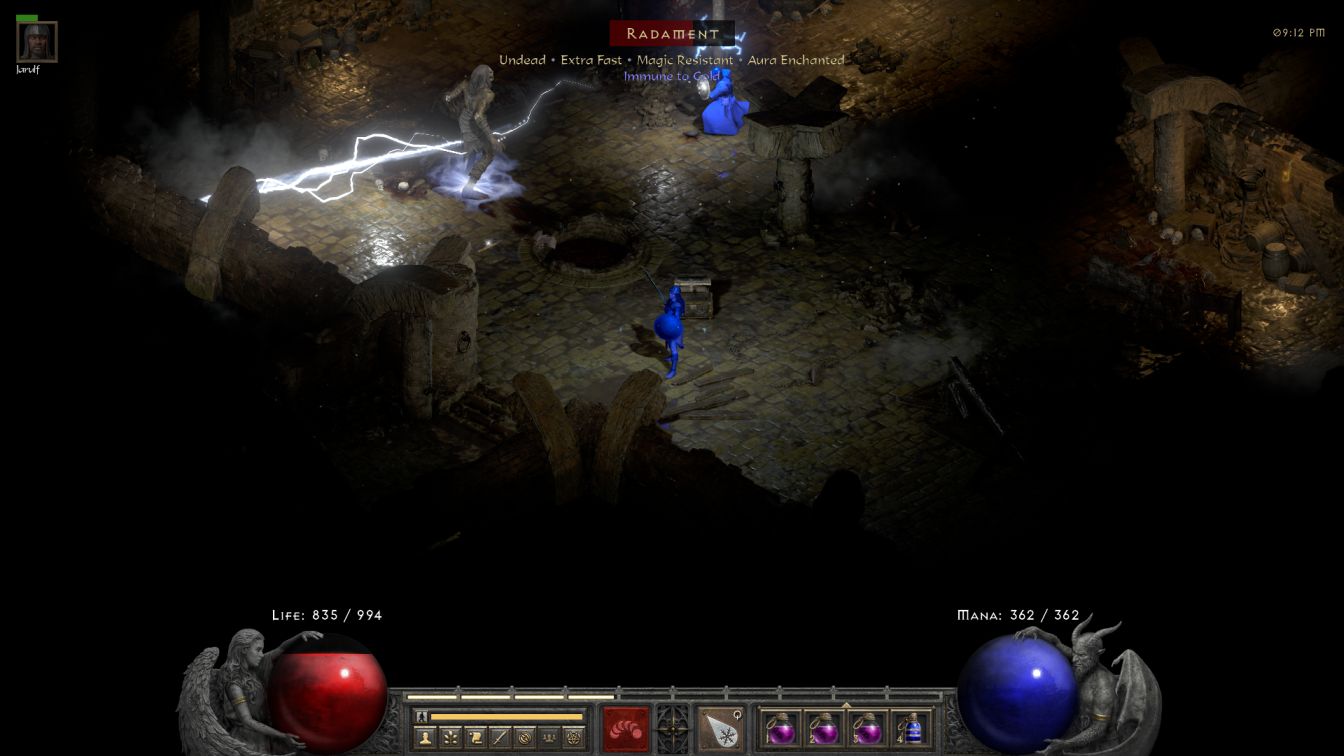Toggle the run/walk button beside stamina bar

click(x=421, y=717)
